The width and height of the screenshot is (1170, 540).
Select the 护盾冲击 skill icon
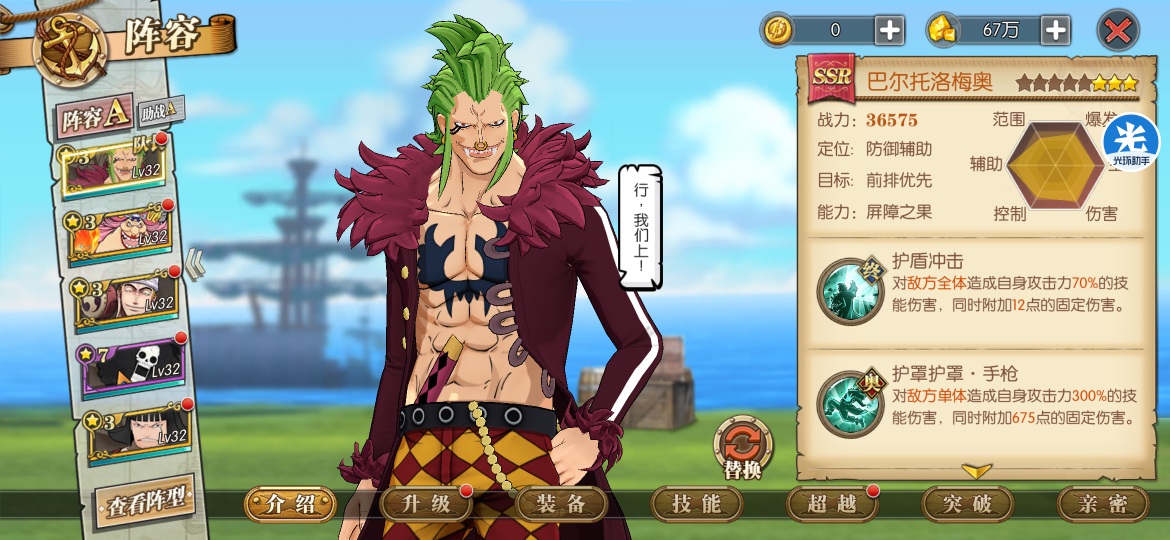pyautogui.click(x=849, y=290)
